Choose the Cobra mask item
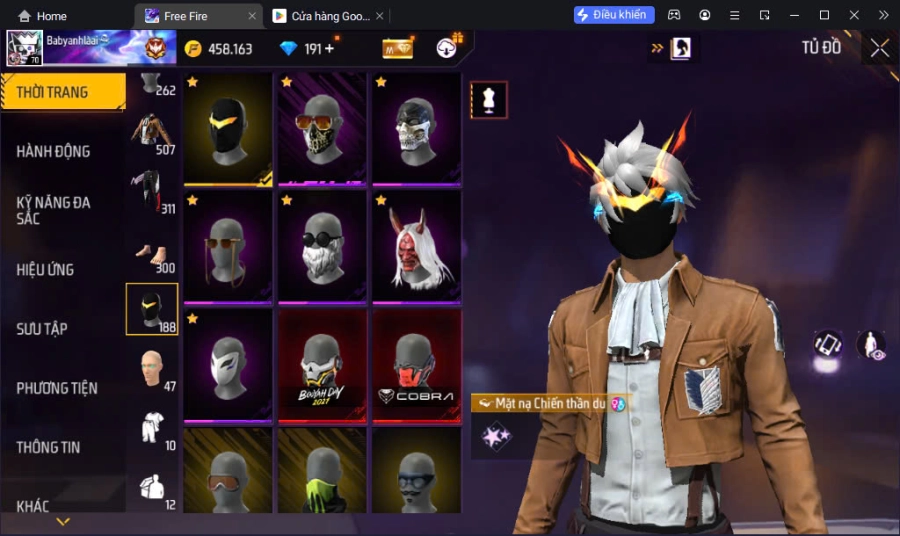900x536 pixels. click(417, 365)
